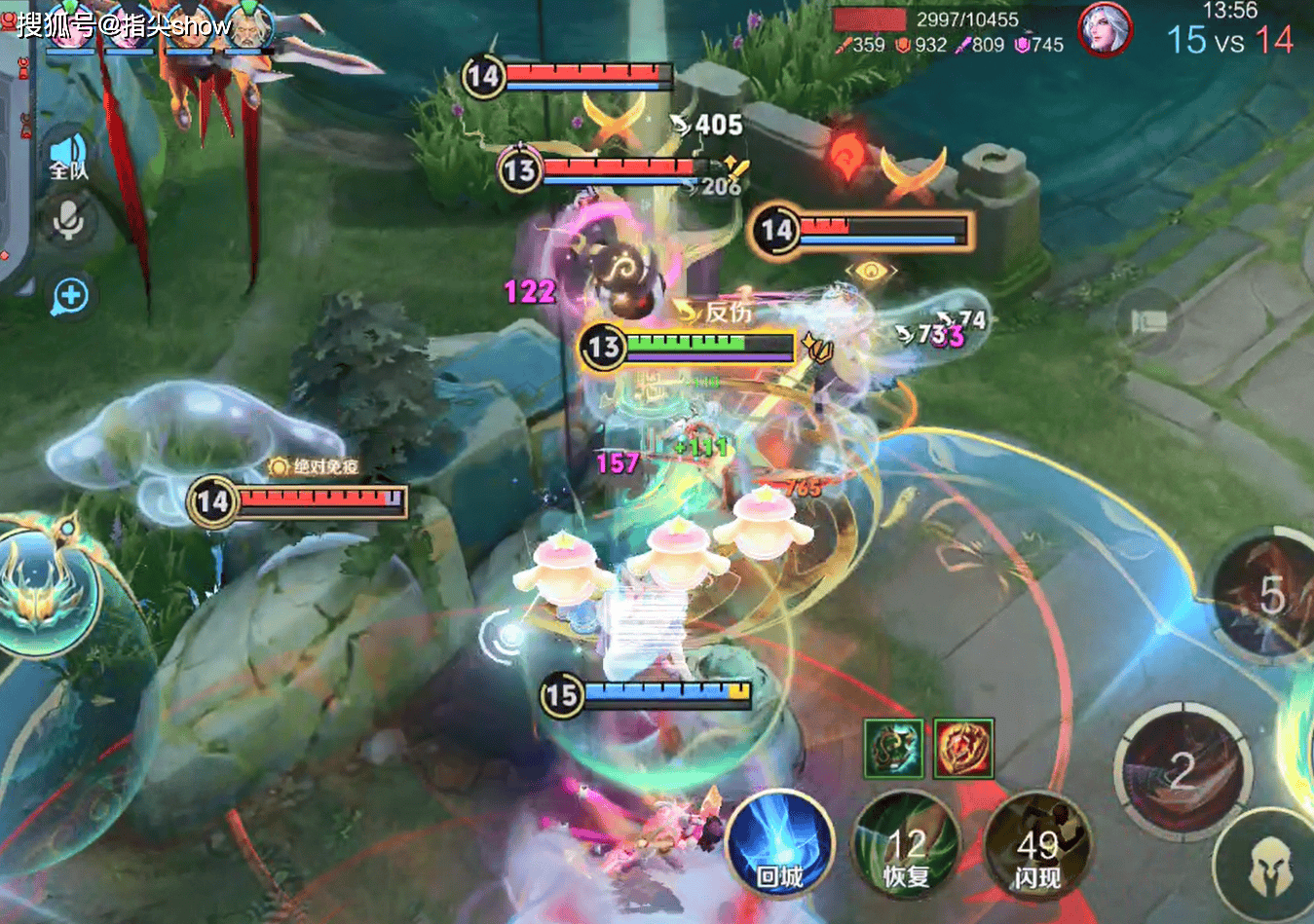Click the faint camera view button

tap(1149, 322)
